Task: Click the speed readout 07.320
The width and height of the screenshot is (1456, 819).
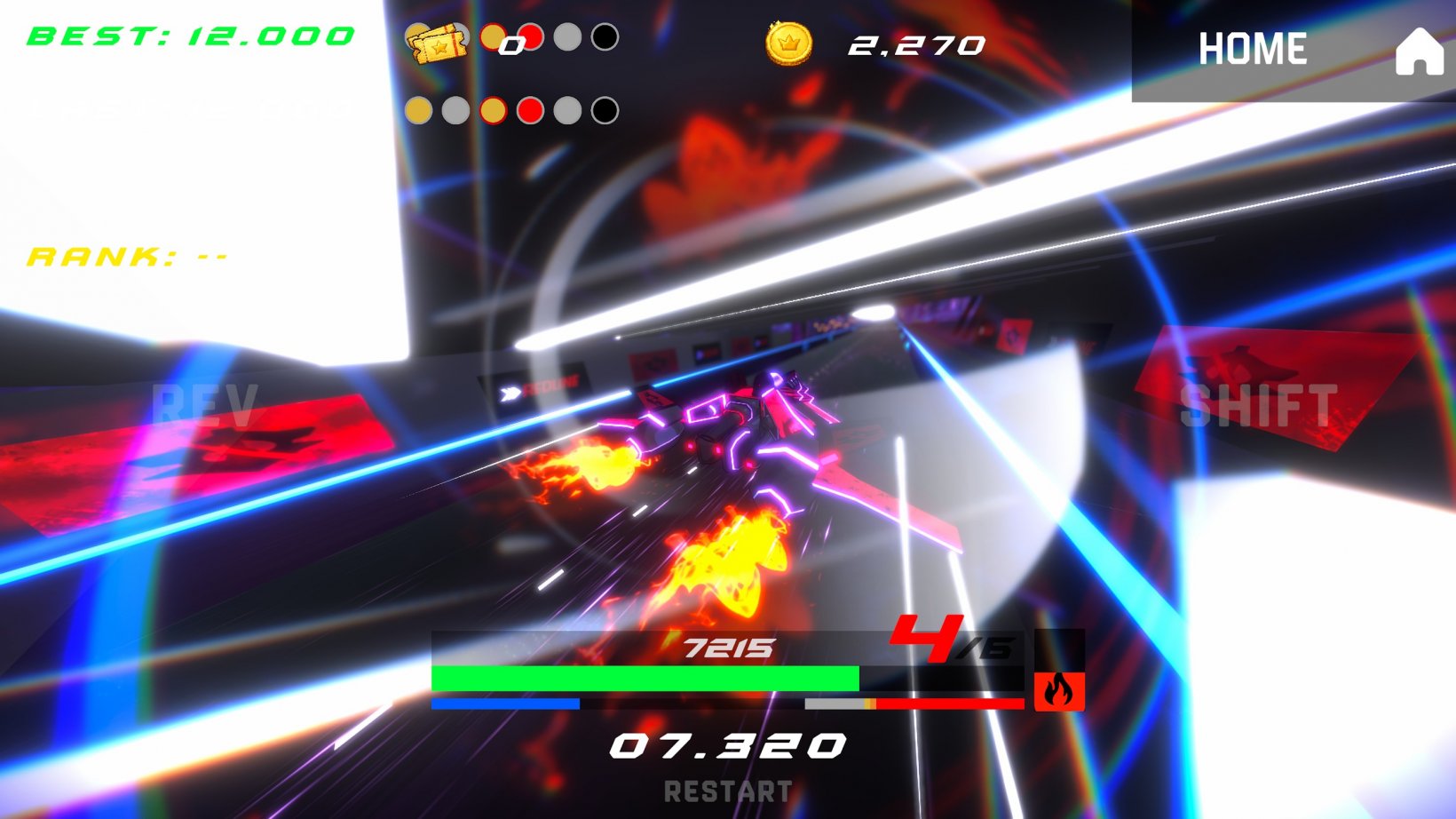Action: [728, 744]
